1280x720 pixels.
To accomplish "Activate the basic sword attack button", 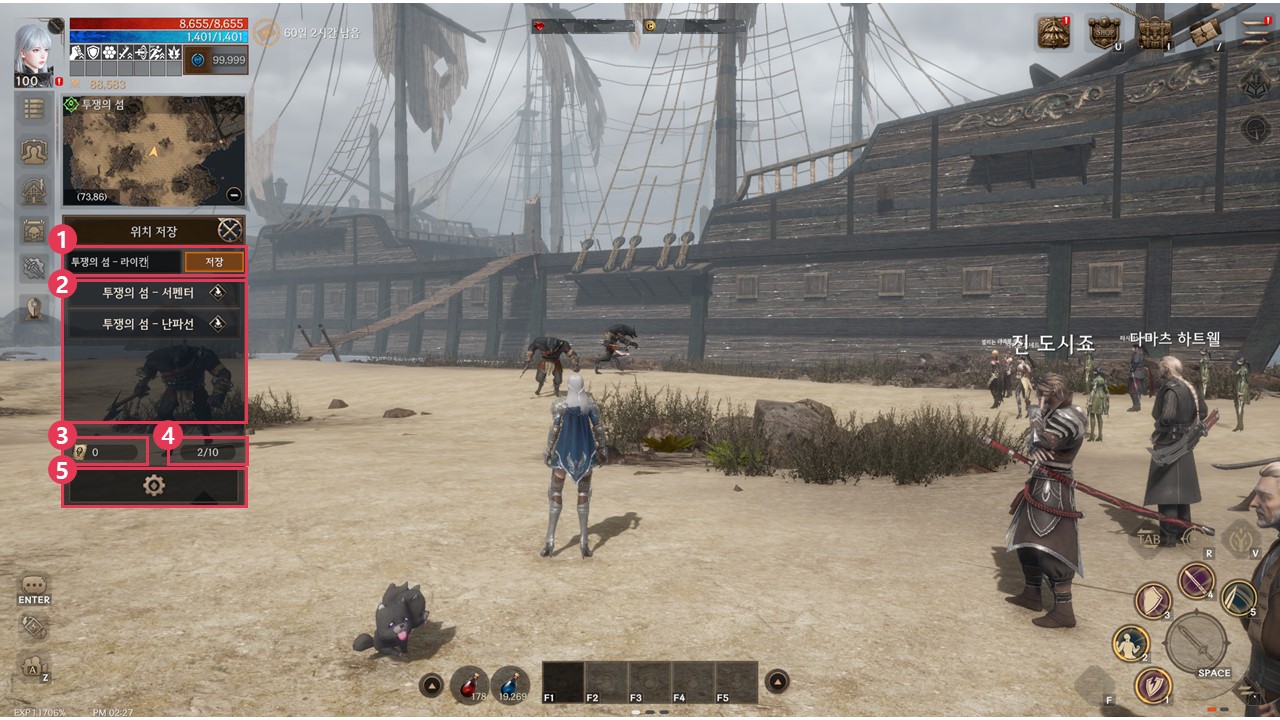I will pos(1196,641).
